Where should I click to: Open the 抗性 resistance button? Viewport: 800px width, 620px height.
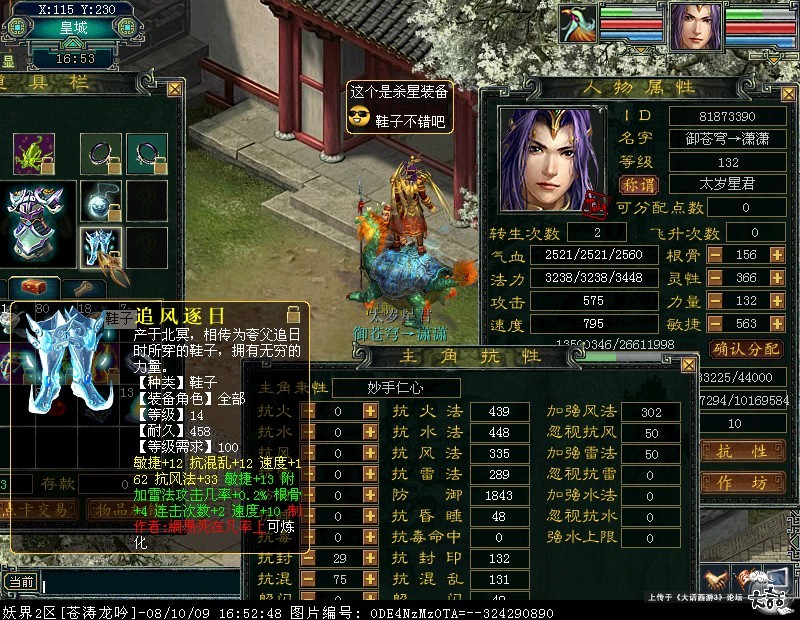746,451
